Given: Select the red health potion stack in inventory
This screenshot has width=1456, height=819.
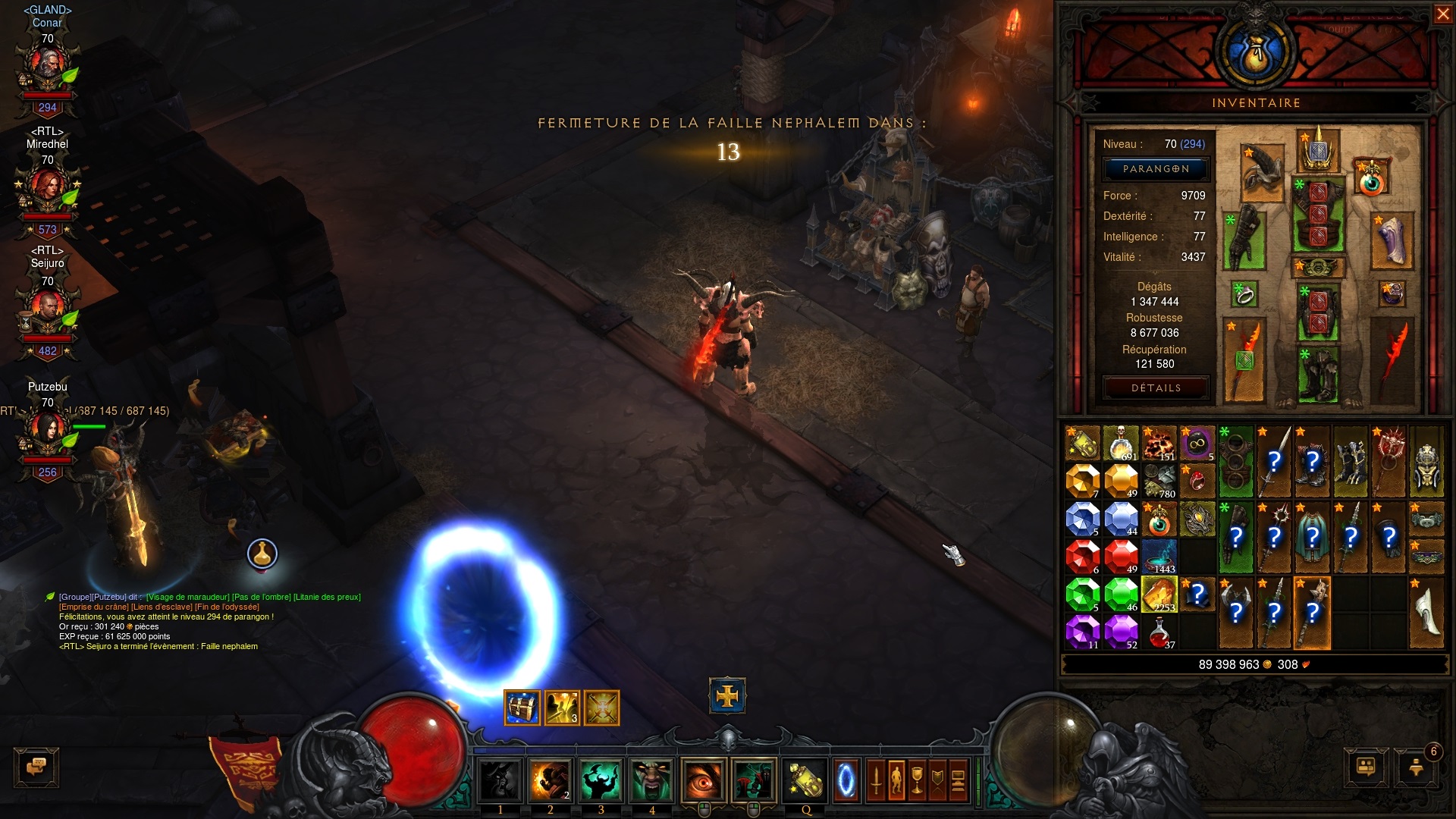Looking at the screenshot, I should coord(1159,632).
